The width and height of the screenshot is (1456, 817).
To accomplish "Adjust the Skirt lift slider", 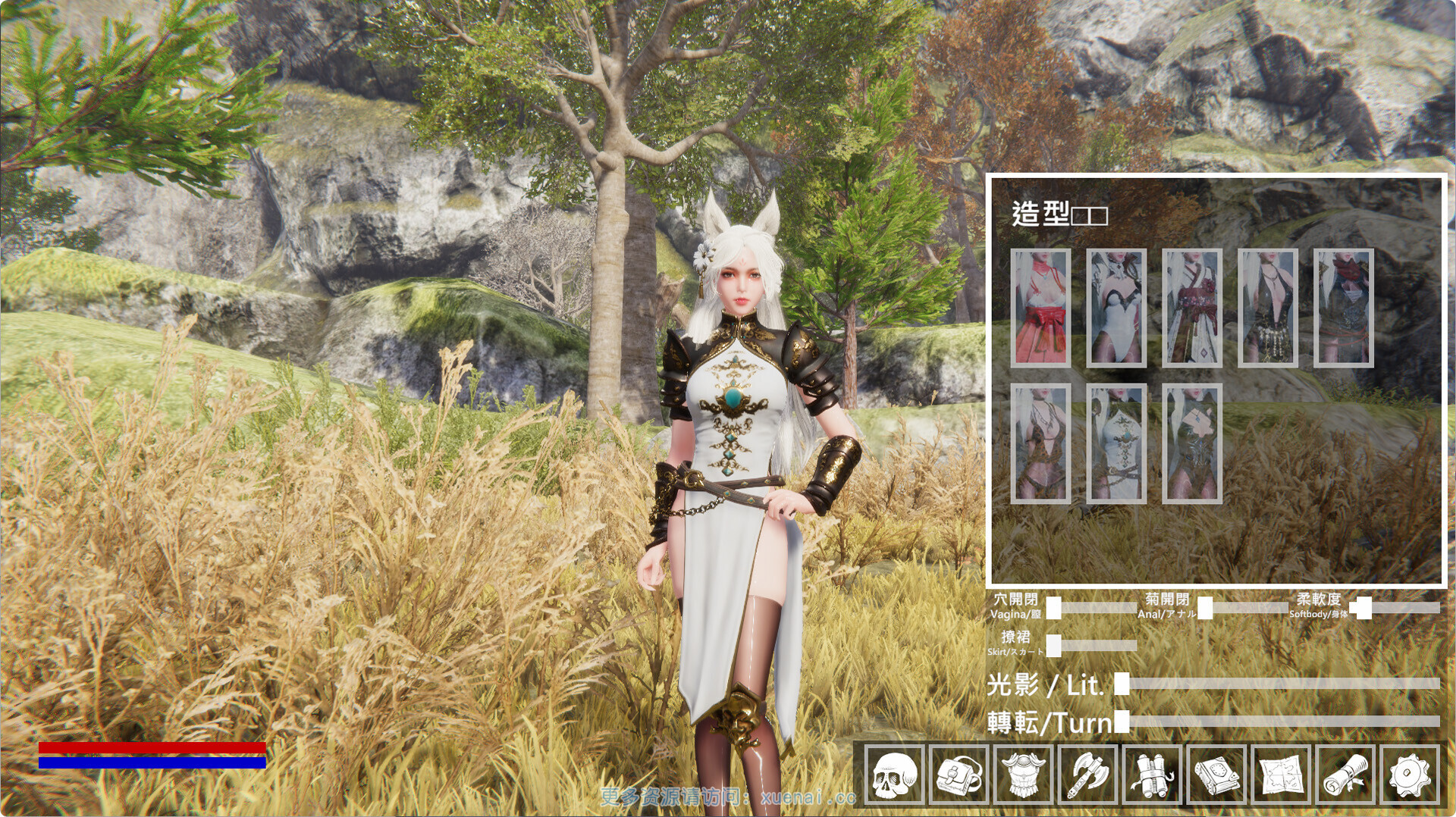I will coord(1054,646).
